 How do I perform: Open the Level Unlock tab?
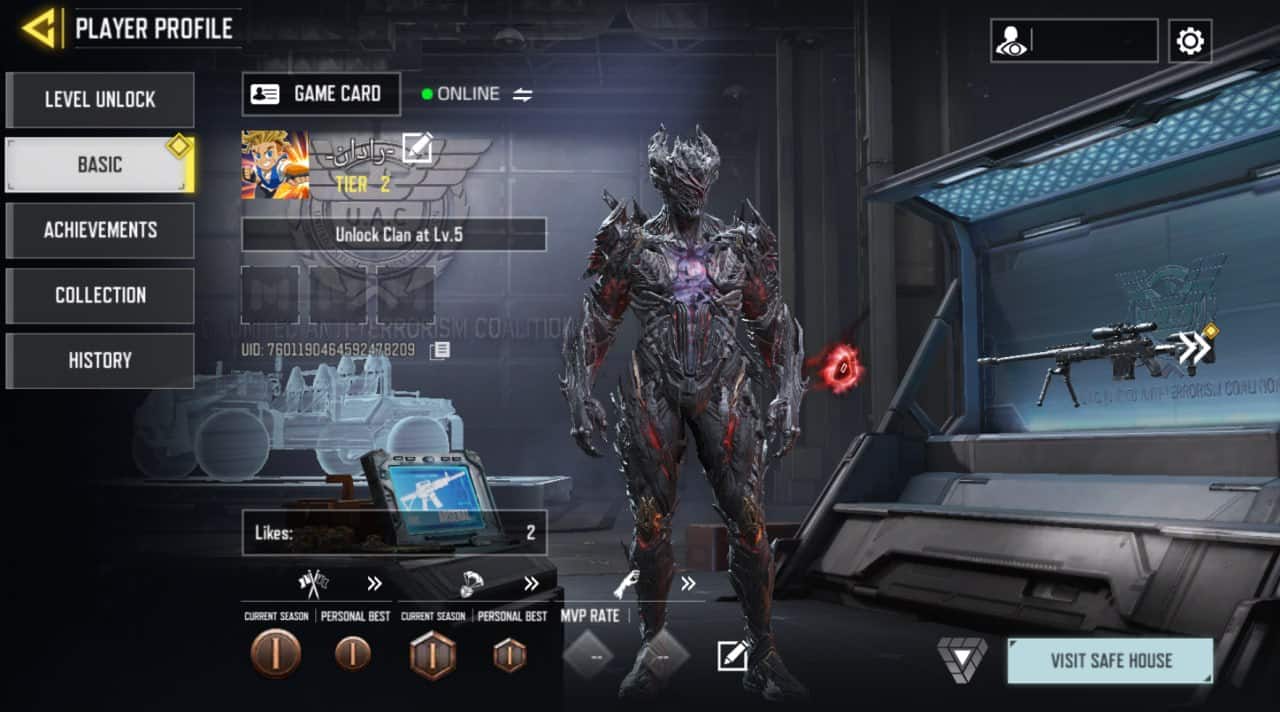pos(100,100)
